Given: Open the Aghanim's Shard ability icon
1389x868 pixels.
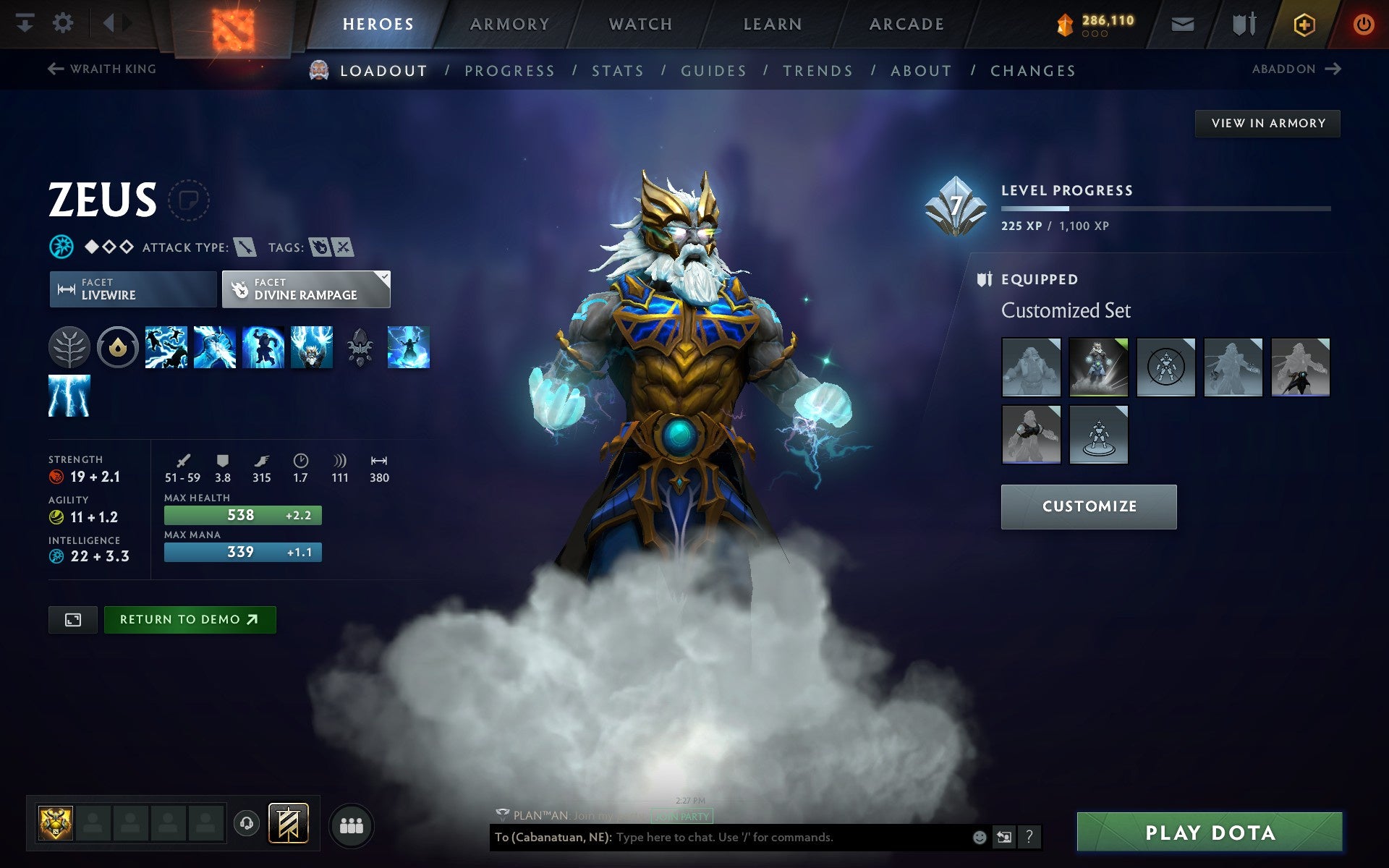Looking at the screenshot, I should (360, 347).
